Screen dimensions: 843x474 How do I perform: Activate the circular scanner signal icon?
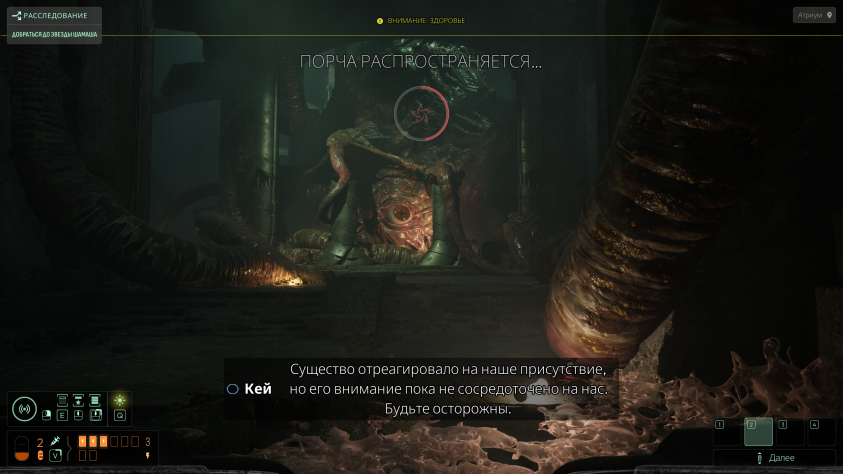[25, 409]
